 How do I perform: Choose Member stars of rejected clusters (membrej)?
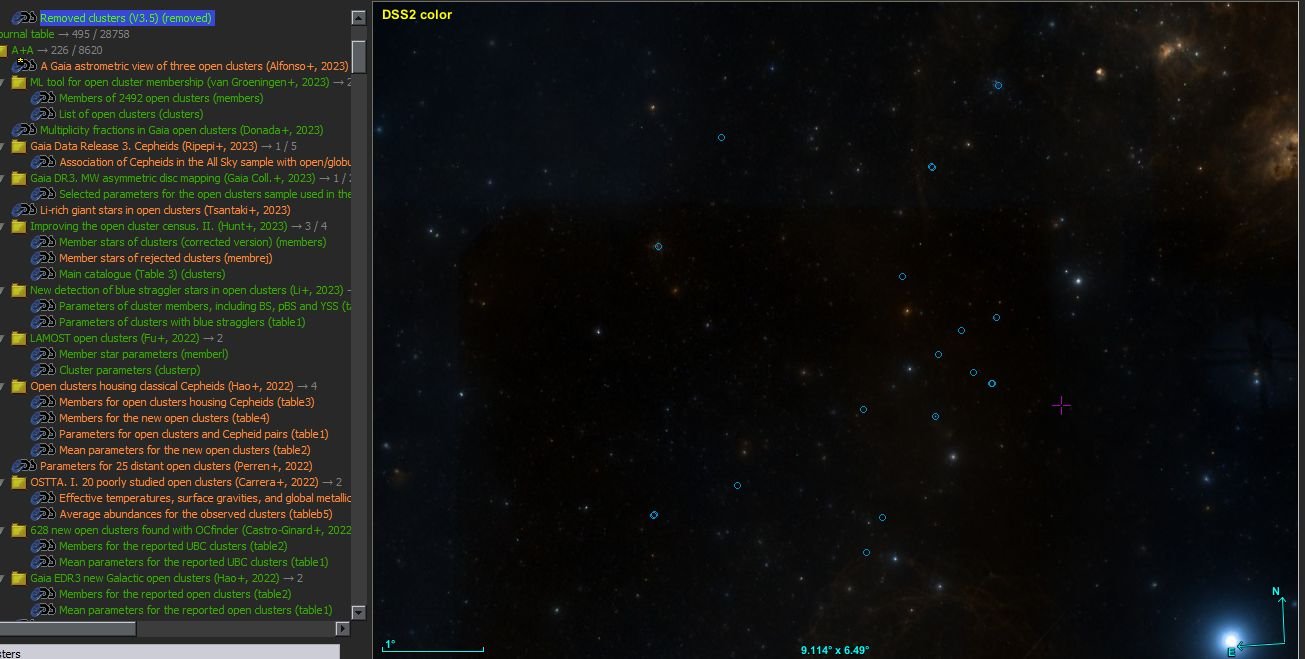(x=165, y=258)
